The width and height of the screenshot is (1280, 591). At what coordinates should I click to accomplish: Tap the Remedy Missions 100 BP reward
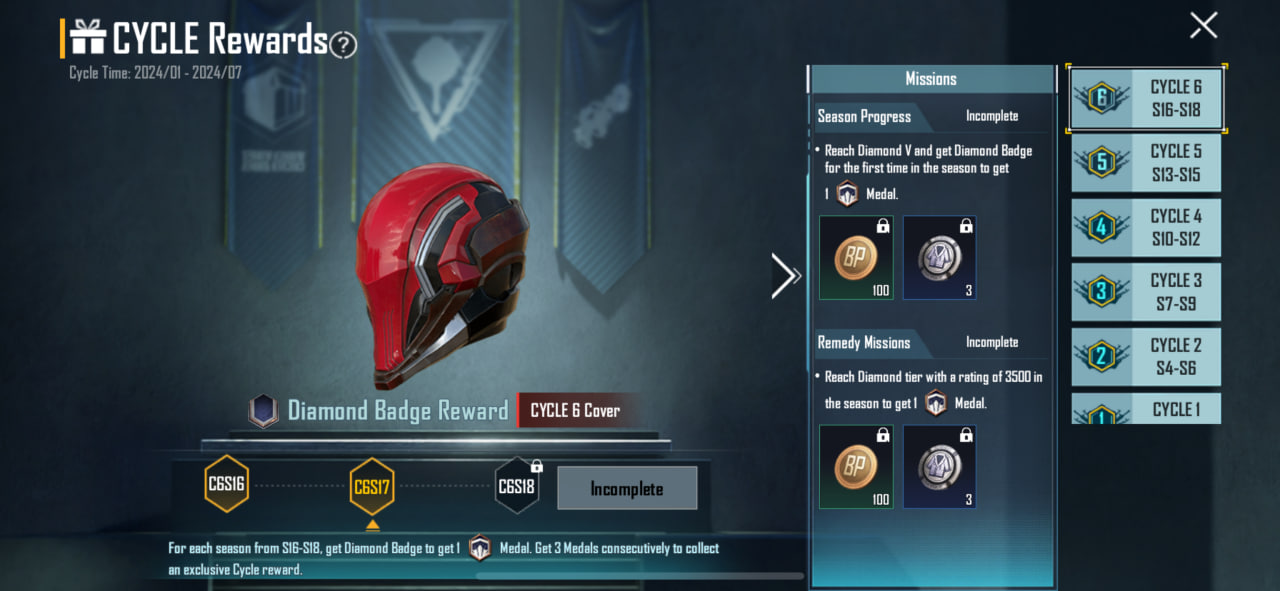coord(856,467)
